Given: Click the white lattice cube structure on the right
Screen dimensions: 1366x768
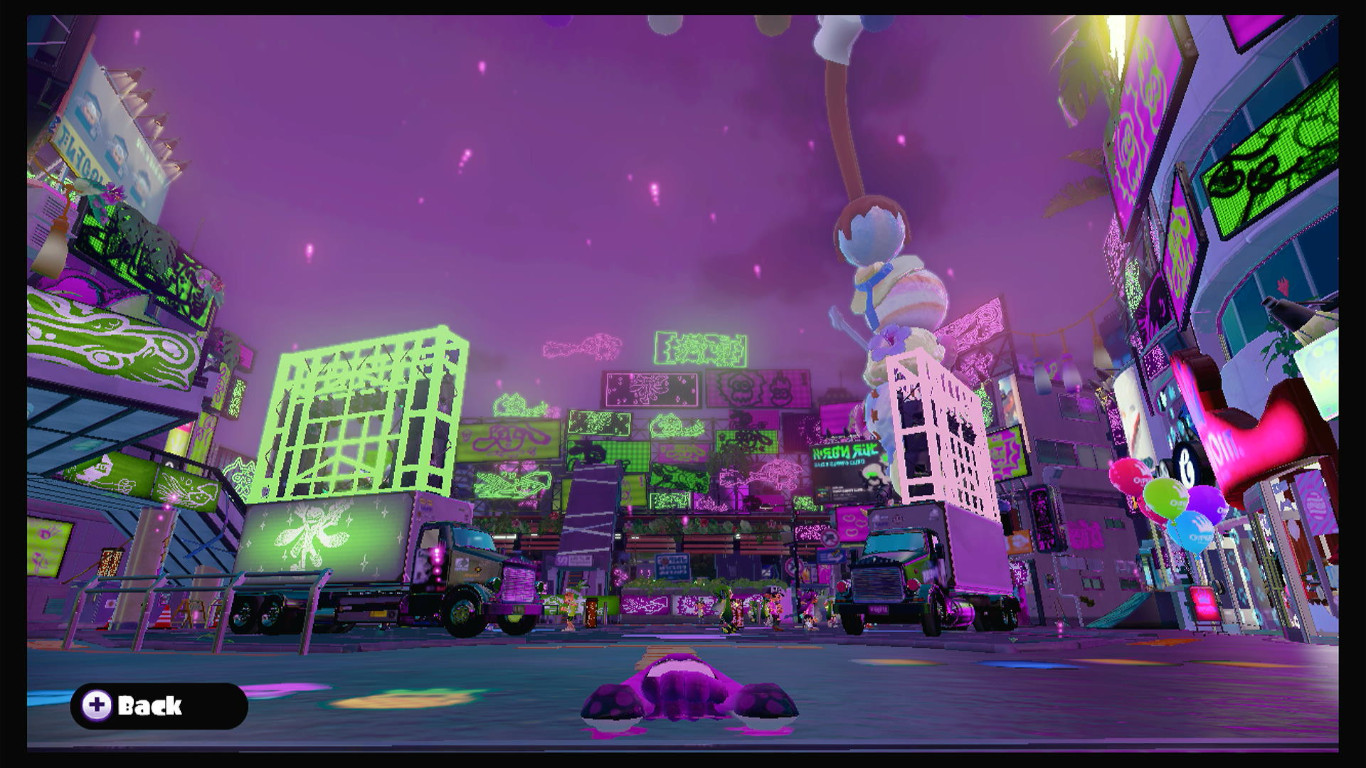Looking at the screenshot, I should tap(930, 430).
